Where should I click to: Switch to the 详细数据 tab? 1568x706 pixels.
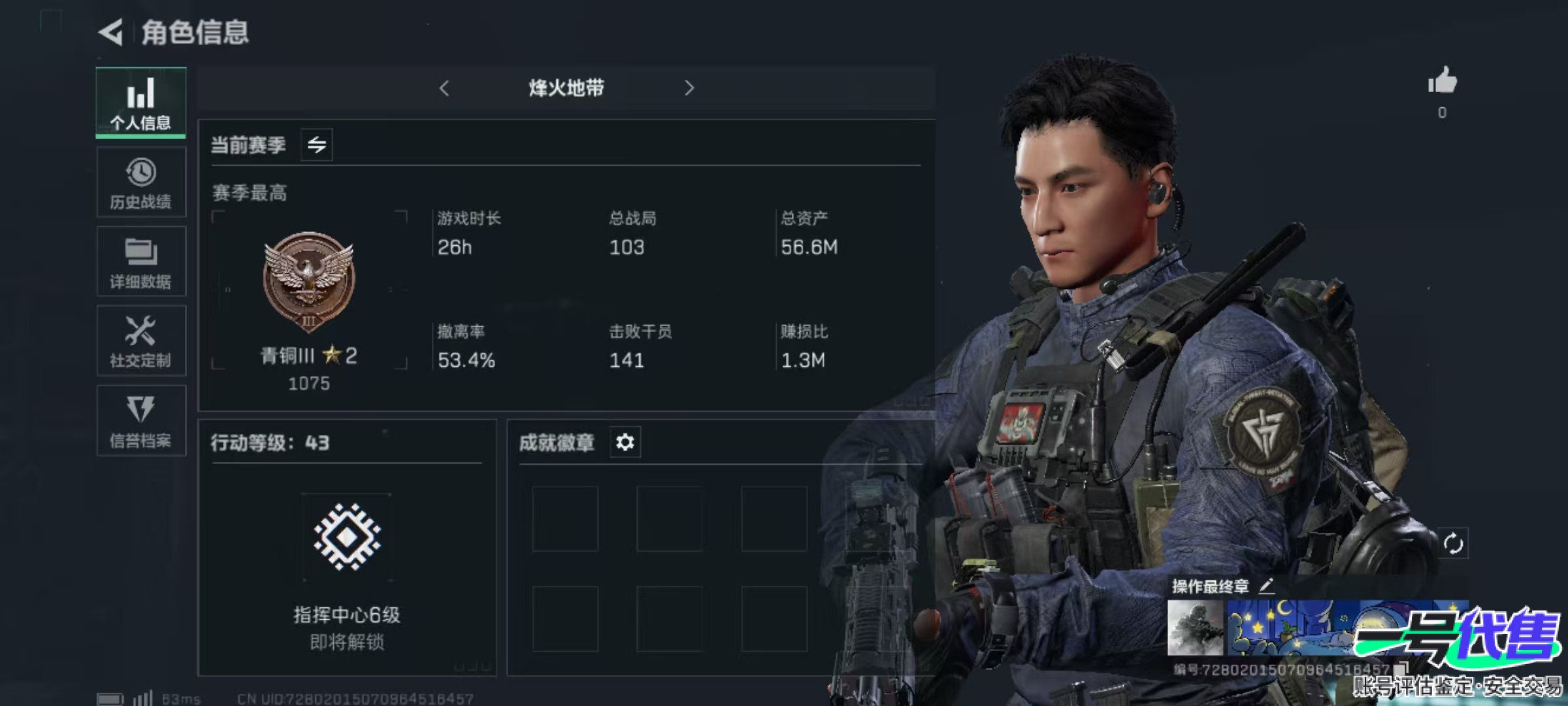point(141,262)
